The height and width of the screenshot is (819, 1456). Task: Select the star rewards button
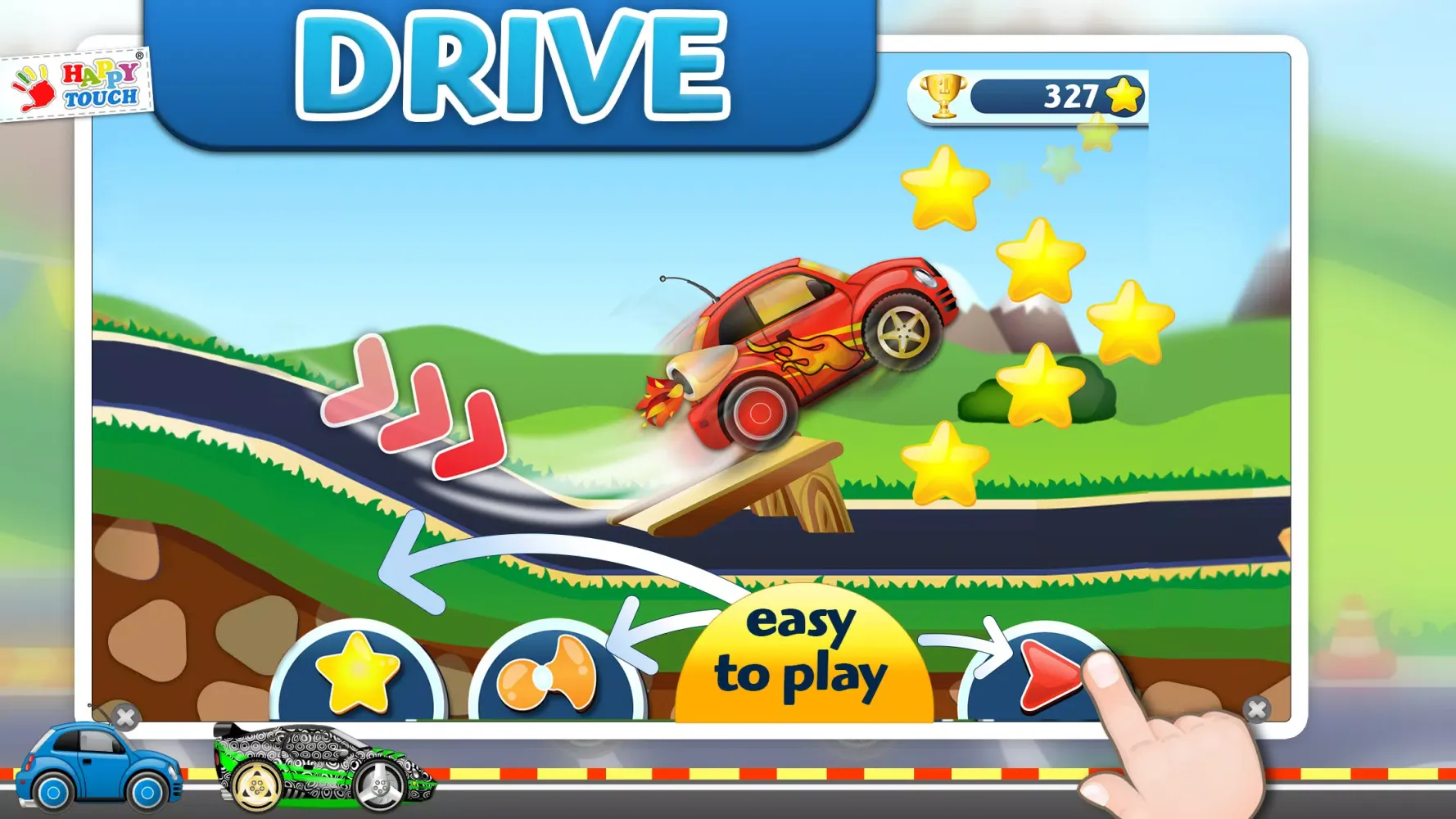pyautogui.click(x=355, y=673)
